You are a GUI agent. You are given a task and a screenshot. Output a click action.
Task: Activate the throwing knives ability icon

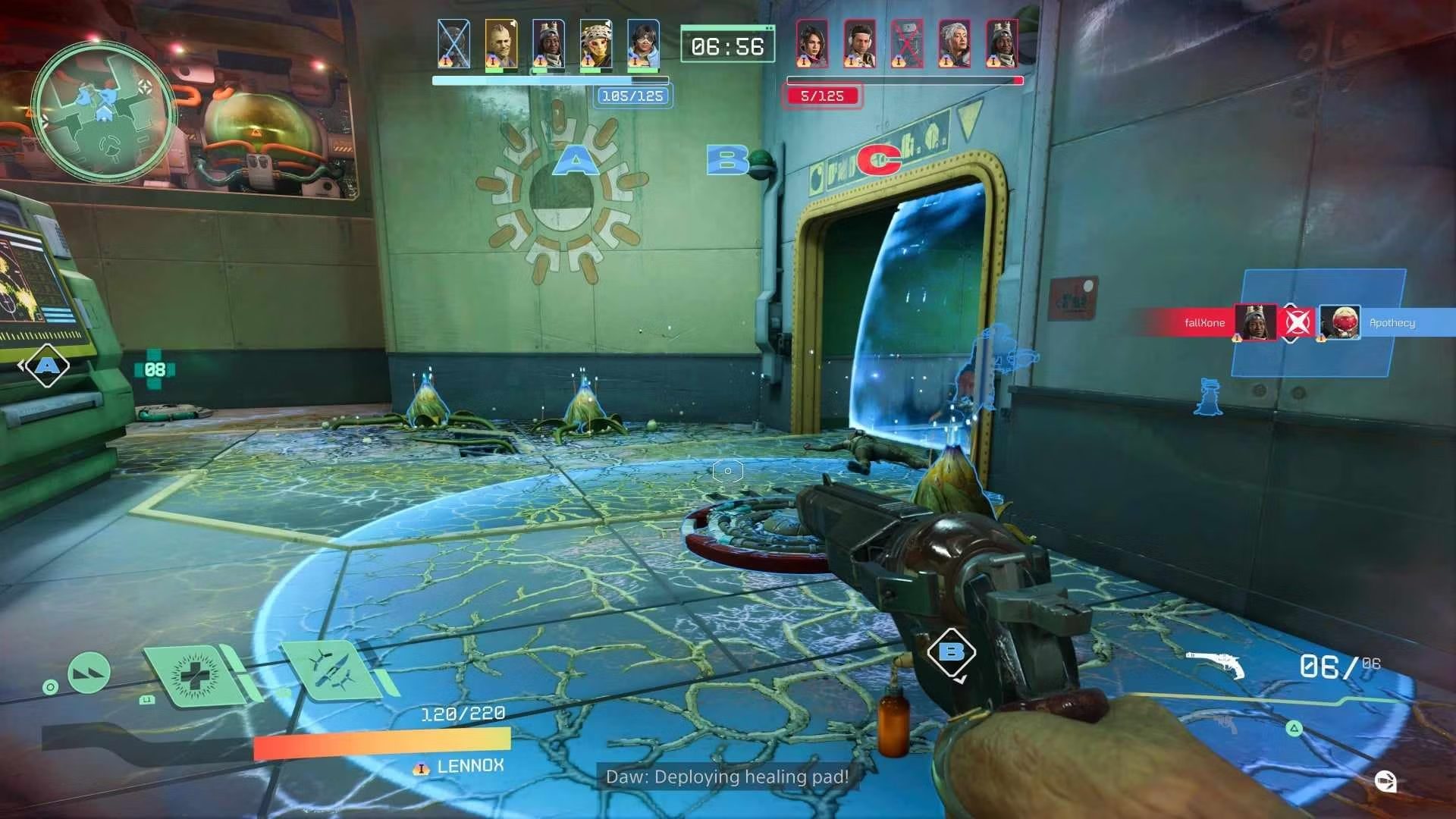(331, 670)
